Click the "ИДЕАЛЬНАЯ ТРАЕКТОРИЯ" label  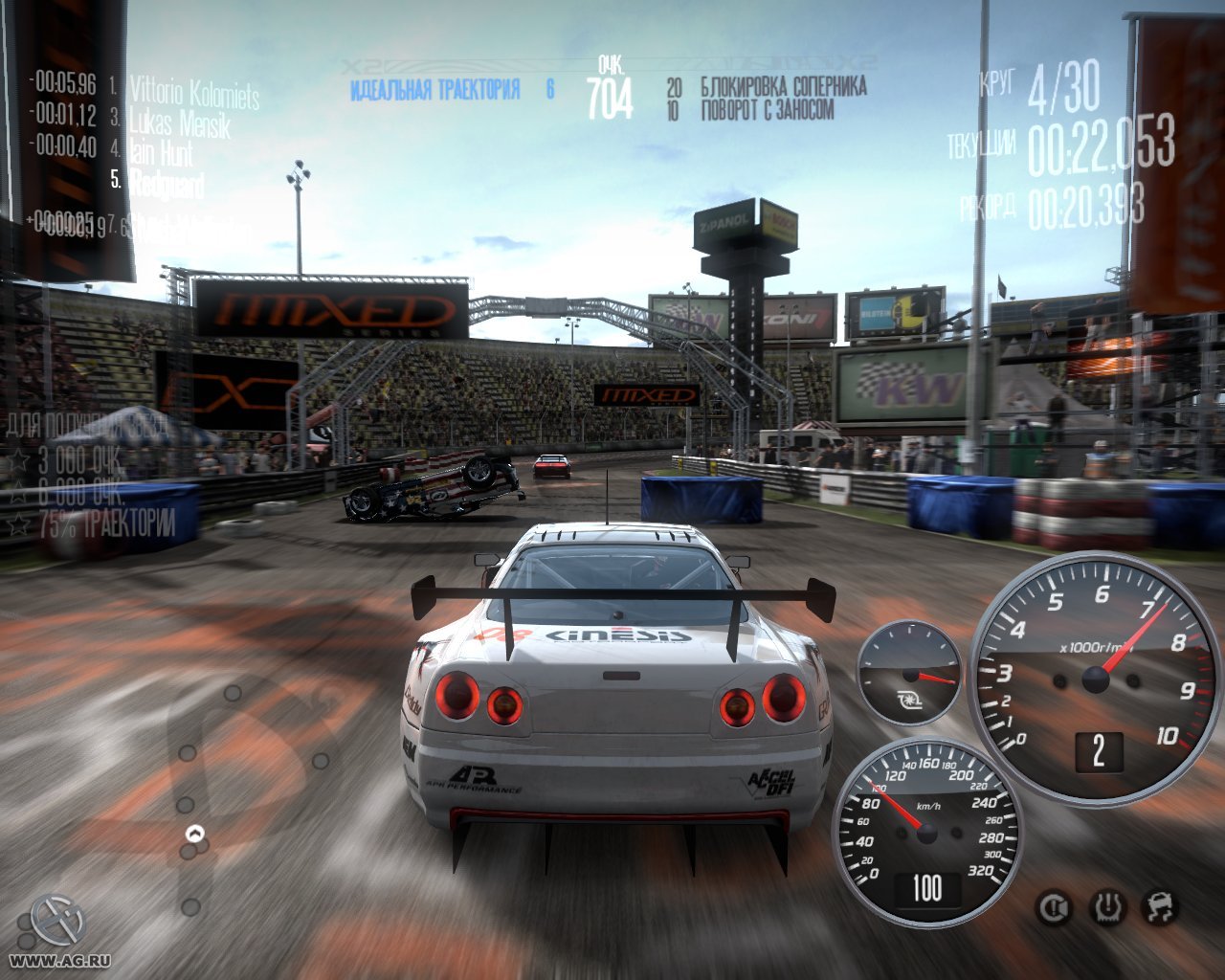point(435,85)
